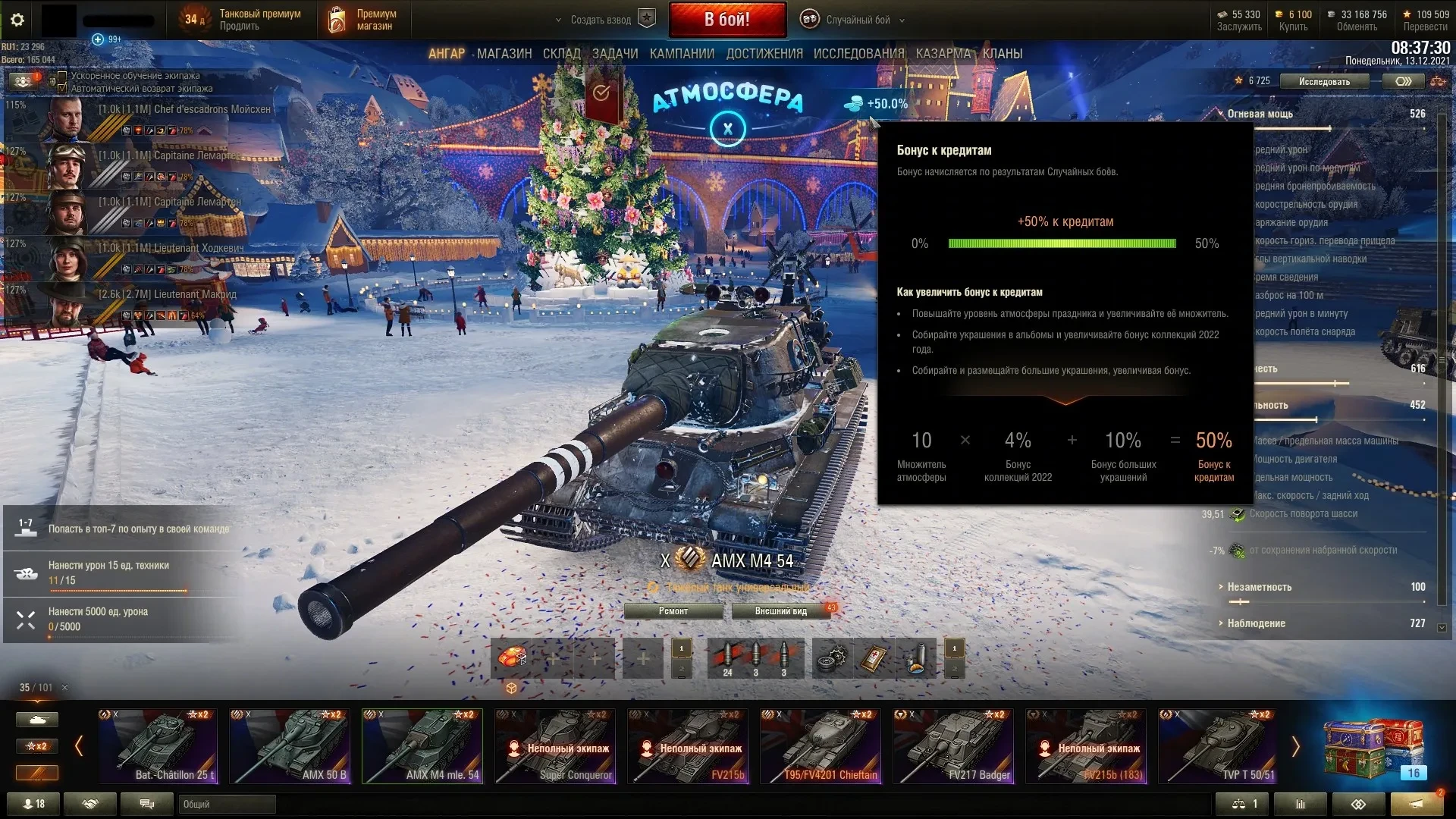This screenshot has height=819, width=1456.
Task: Start battle with the В бой! button
Action: click(x=727, y=20)
